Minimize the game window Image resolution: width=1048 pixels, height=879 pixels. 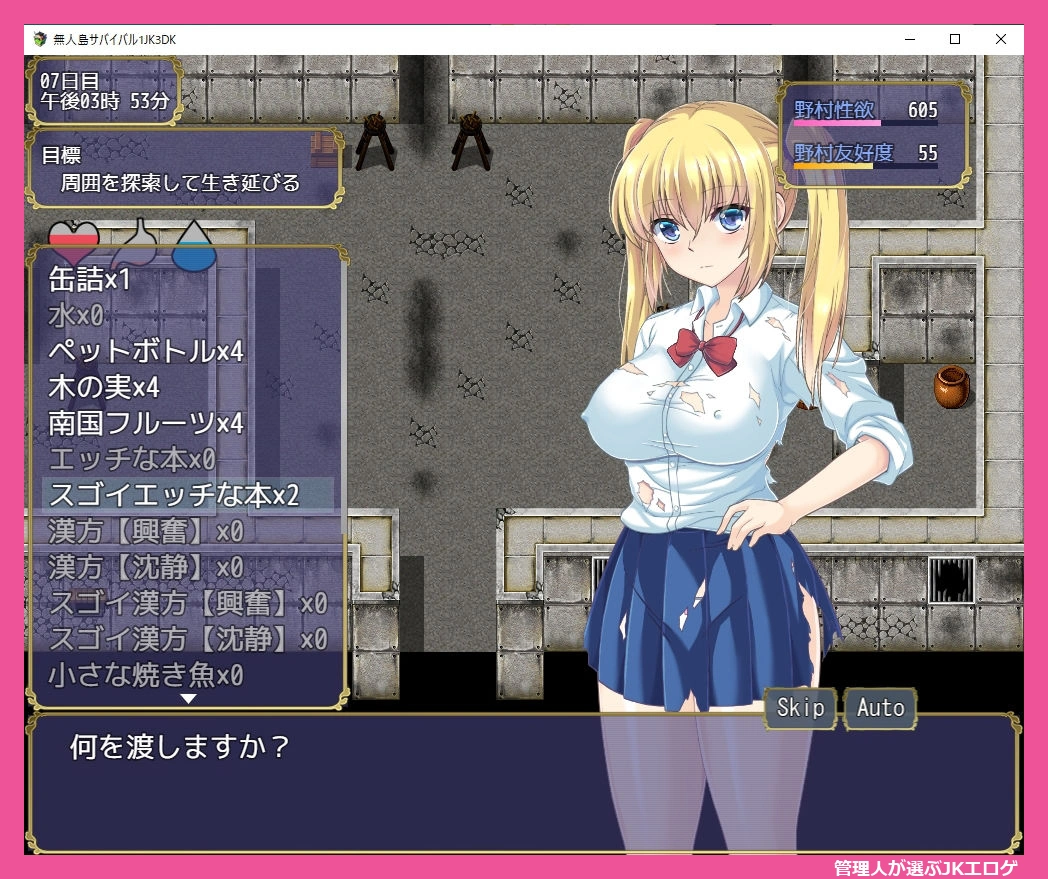pos(909,39)
